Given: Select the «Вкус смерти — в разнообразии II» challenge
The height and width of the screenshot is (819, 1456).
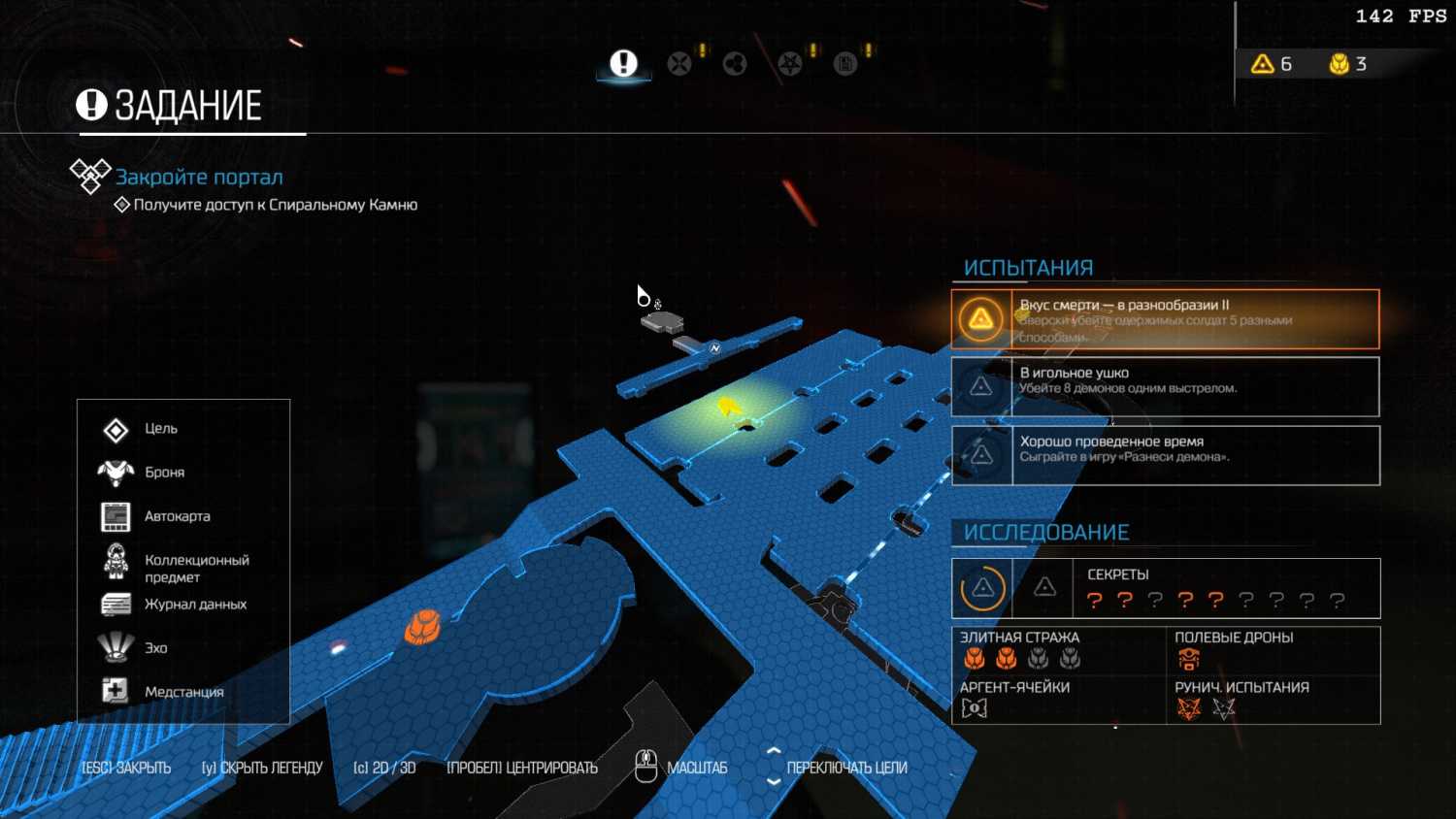Looking at the screenshot, I should point(1165,319).
